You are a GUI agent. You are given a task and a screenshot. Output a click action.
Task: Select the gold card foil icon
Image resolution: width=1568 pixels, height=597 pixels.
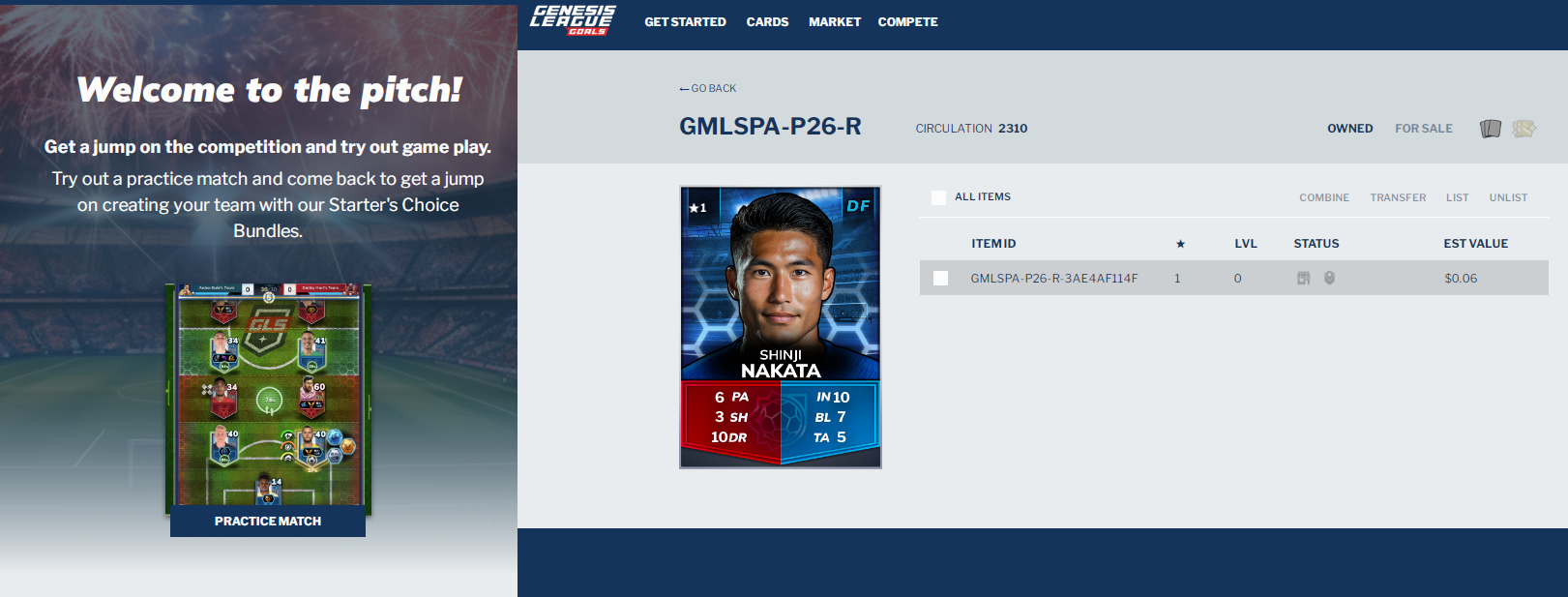pos(1524,129)
